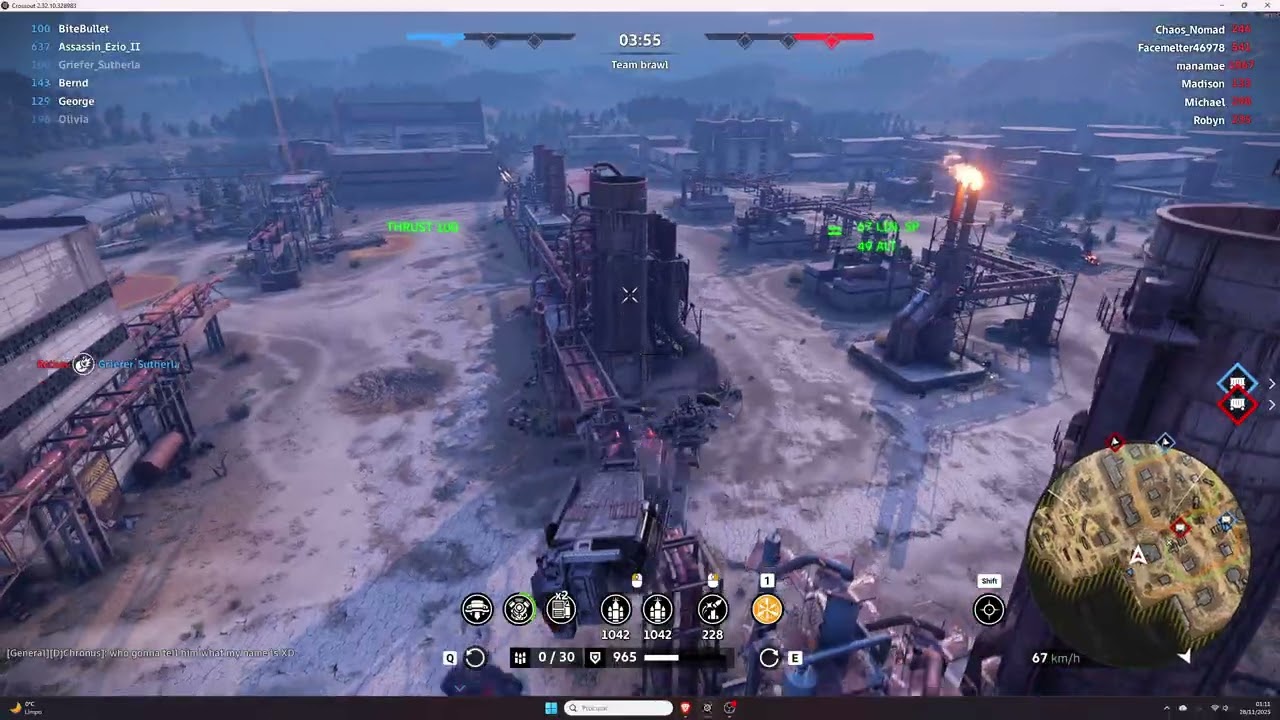Fire the rocket launcher weapon showing 228
Image resolution: width=1280 pixels, height=720 pixels.
click(x=712, y=609)
